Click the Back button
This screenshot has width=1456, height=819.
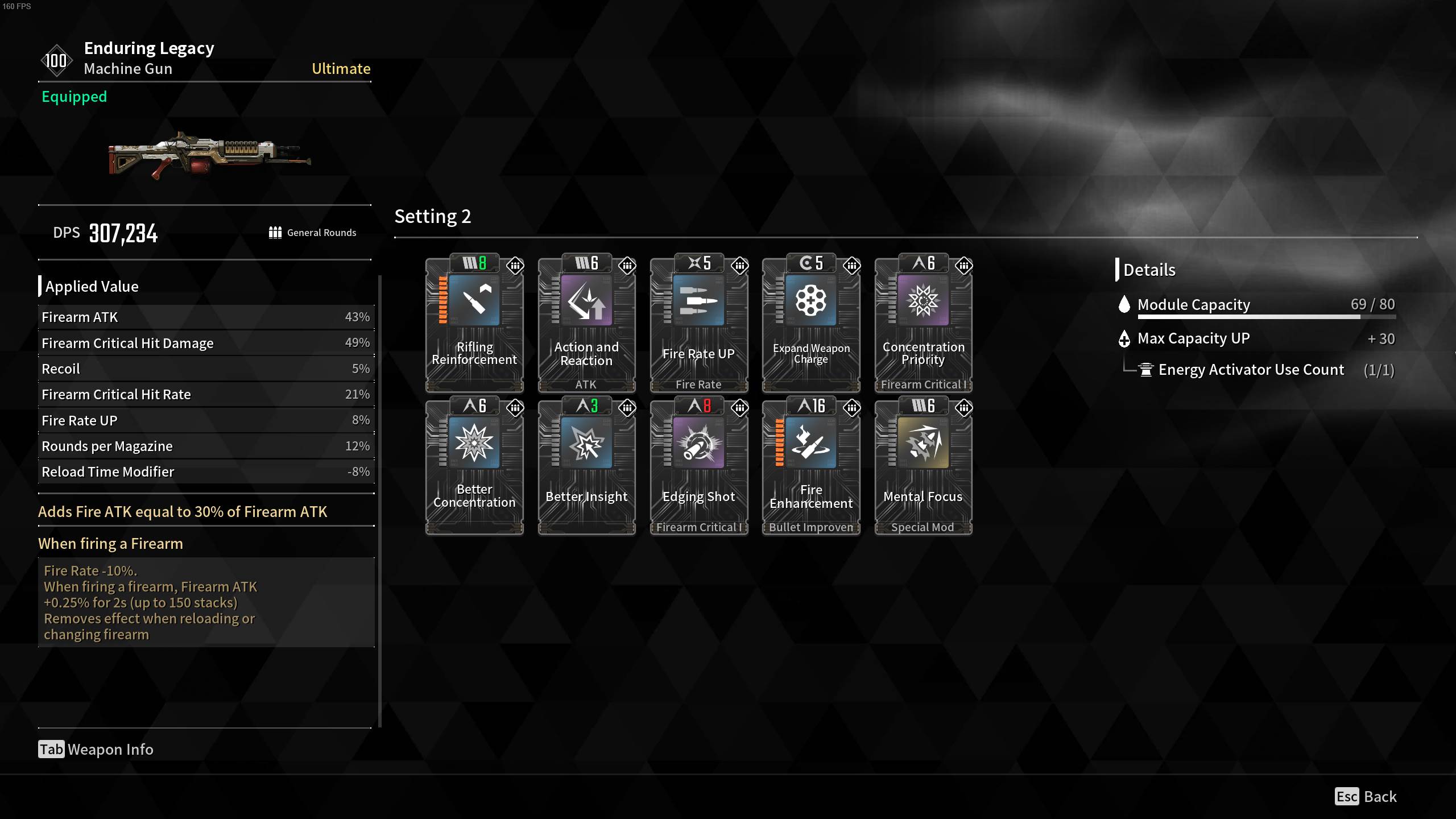click(x=1366, y=796)
